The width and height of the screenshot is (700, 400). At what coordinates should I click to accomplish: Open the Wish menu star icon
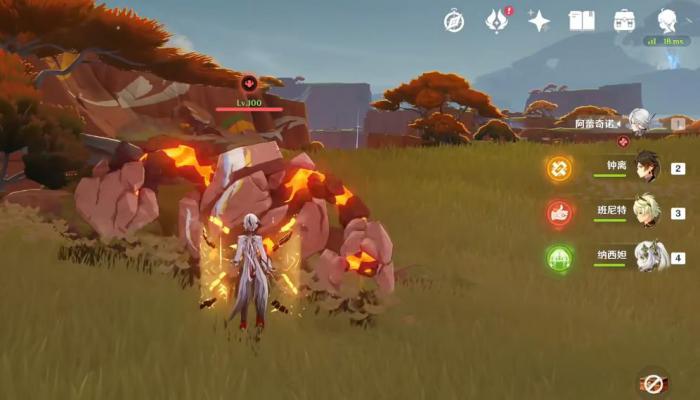pyautogui.click(x=539, y=21)
